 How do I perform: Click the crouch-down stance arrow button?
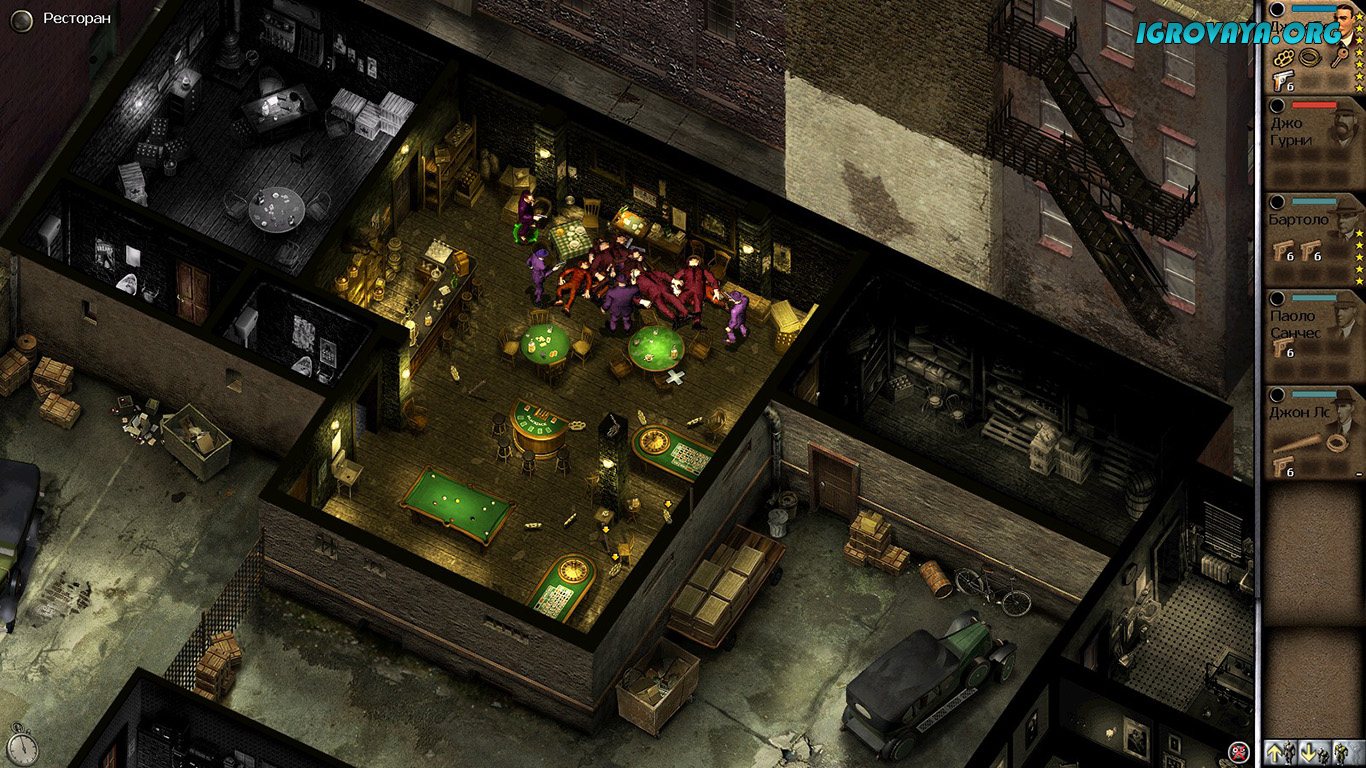1316,752
